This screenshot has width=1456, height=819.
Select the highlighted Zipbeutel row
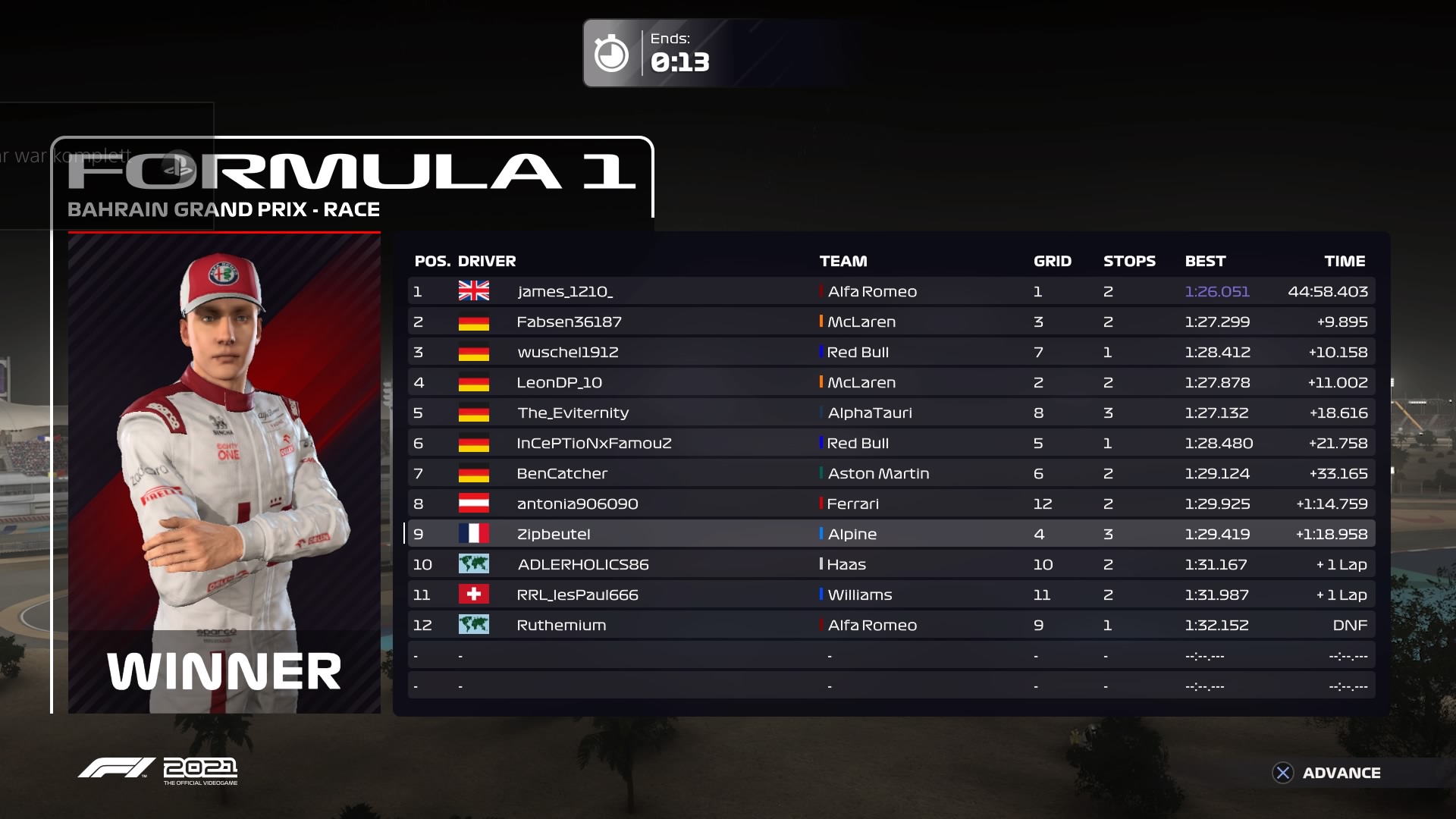890,534
